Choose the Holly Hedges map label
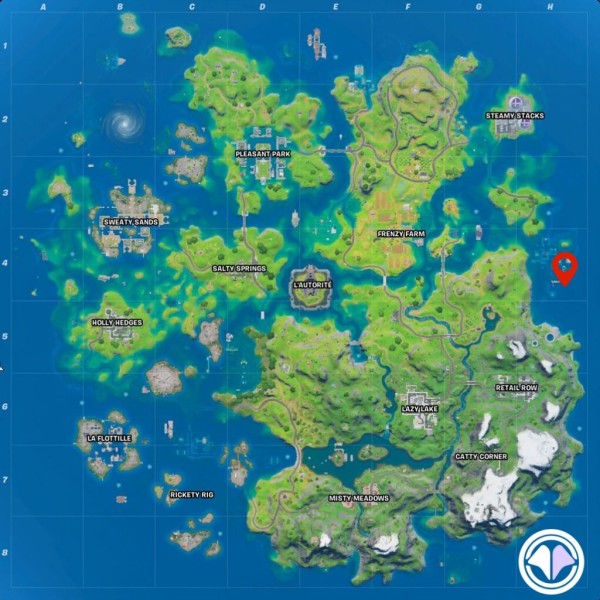The height and width of the screenshot is (600, 600). [x=117, y=323]
